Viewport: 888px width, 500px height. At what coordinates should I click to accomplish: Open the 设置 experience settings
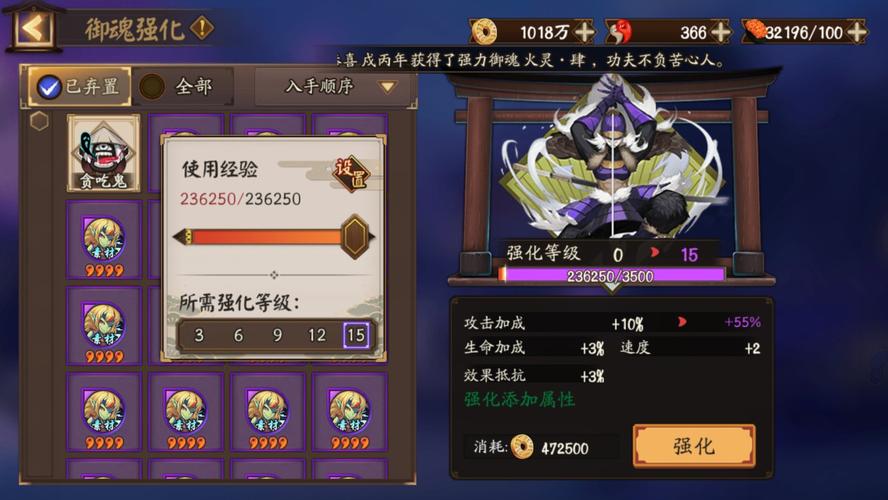pos(351,173)
